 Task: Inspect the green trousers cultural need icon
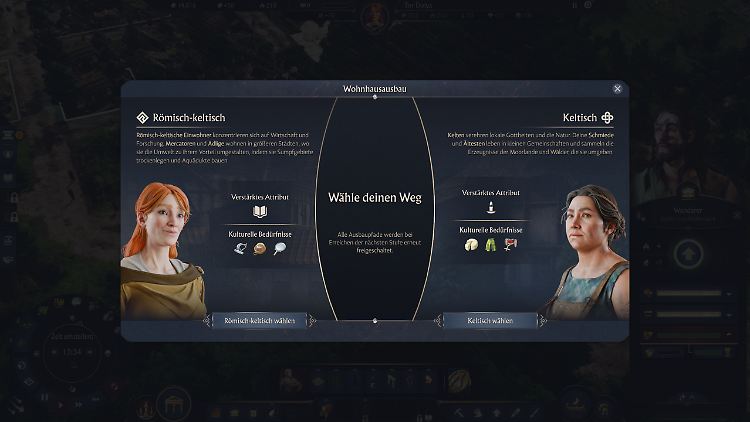(491, 245)
